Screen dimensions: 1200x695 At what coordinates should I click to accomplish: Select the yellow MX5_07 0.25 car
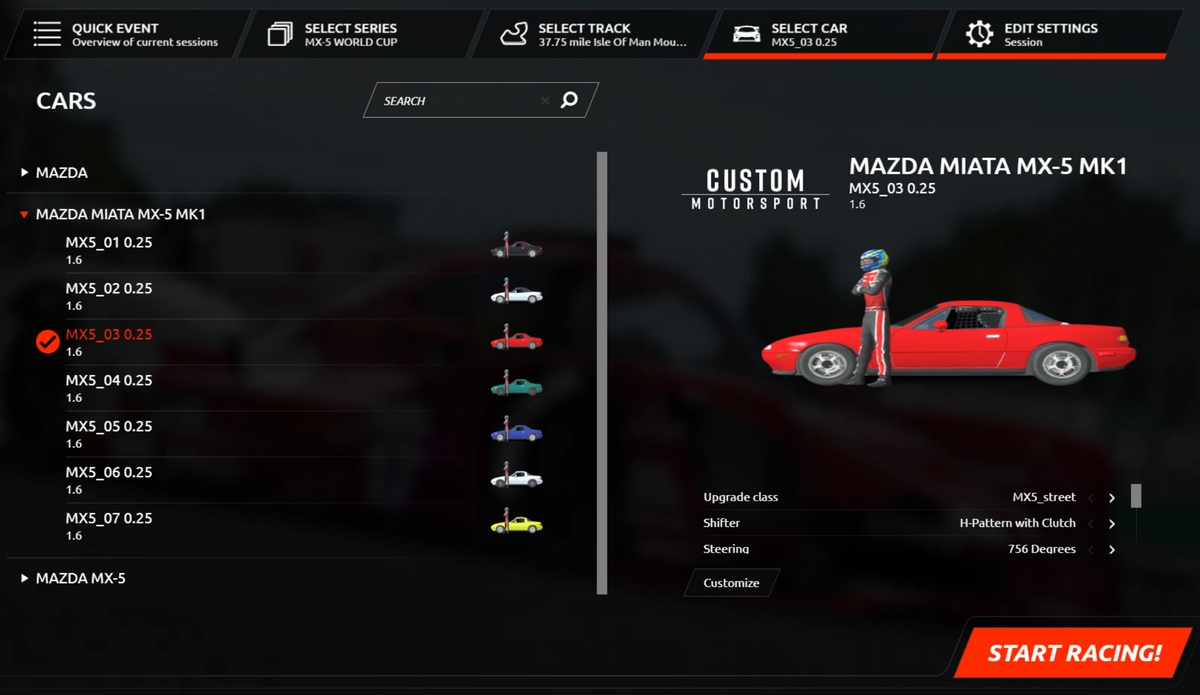tap(109, 525)
